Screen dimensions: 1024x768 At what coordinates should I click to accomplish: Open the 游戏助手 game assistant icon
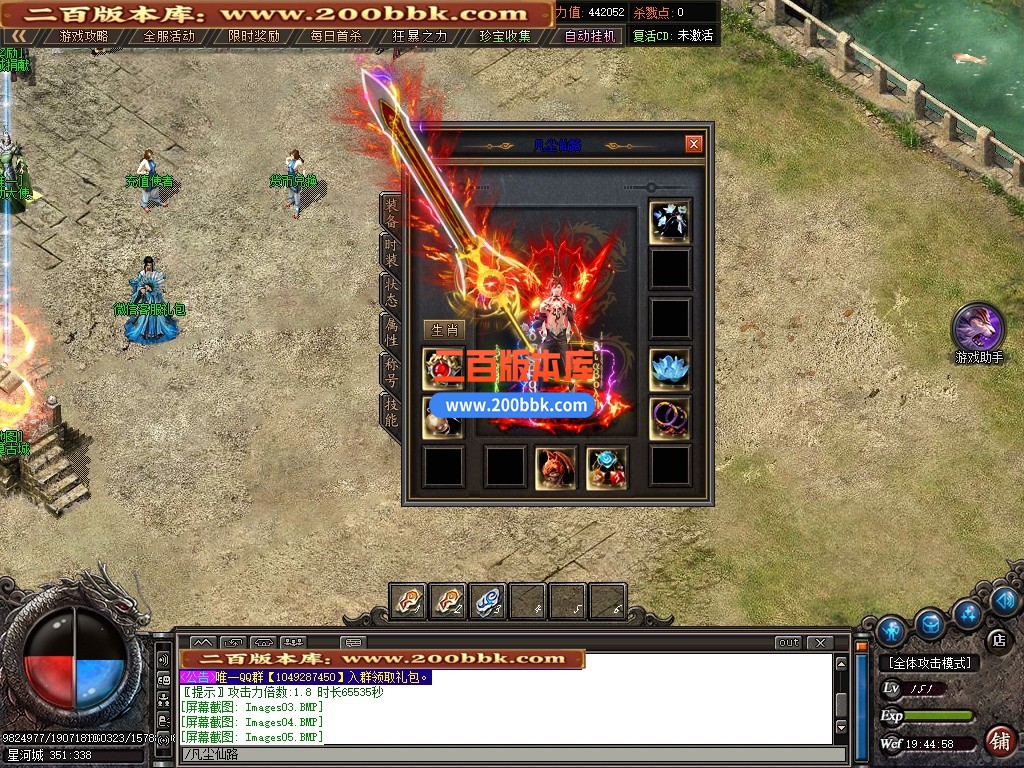click(978, 328)
